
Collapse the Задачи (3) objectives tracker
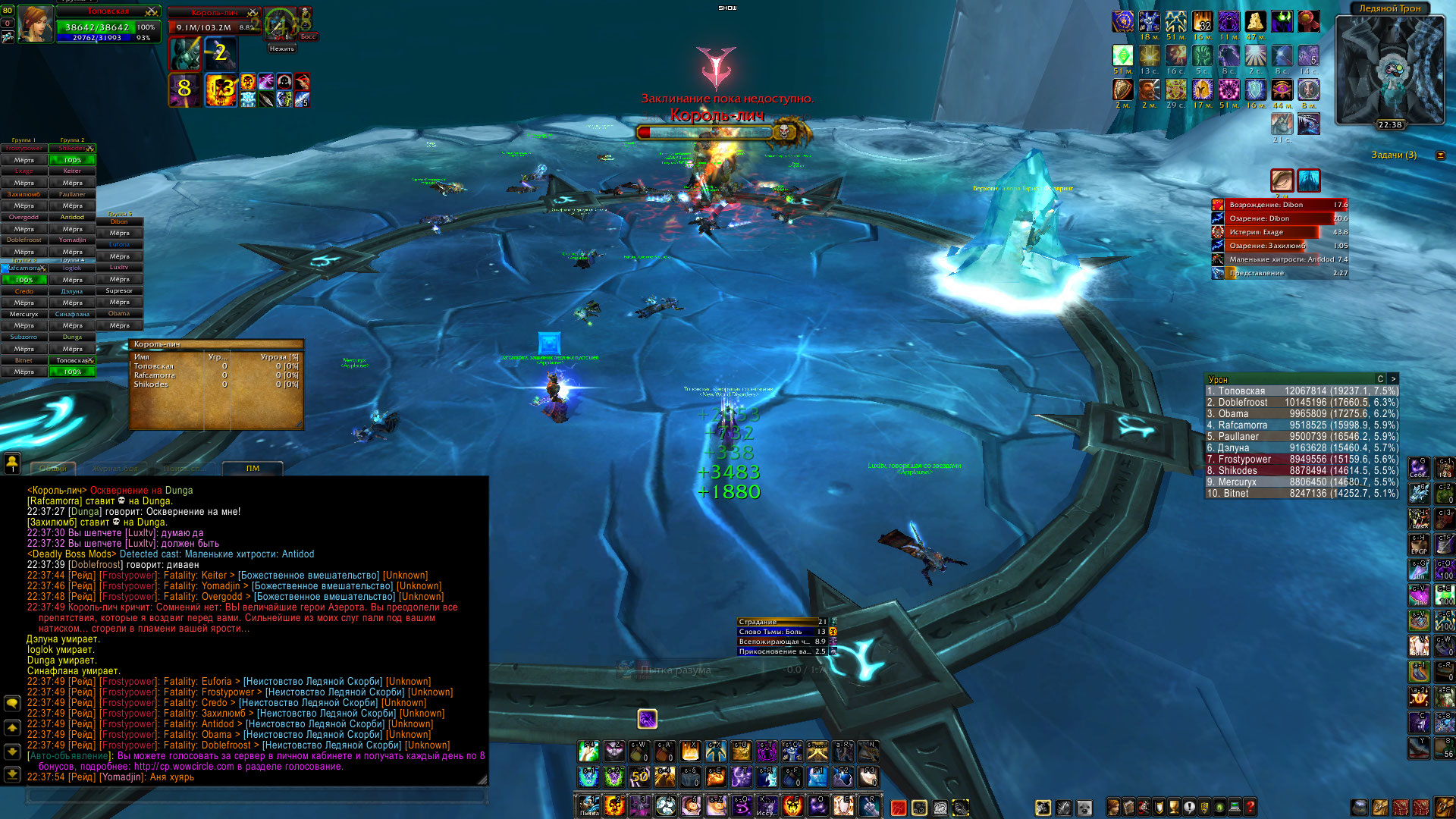click(x=1440, y=155)
